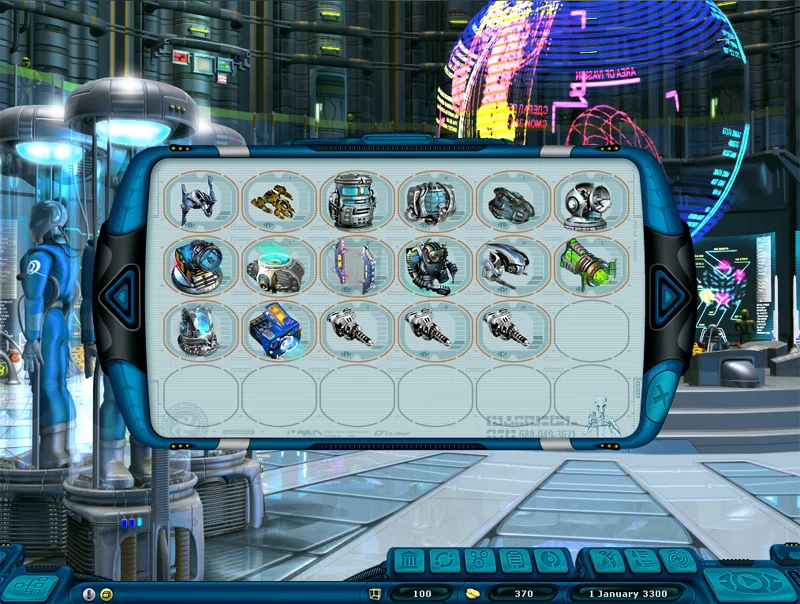Open the government building screen

coord(411,562)
